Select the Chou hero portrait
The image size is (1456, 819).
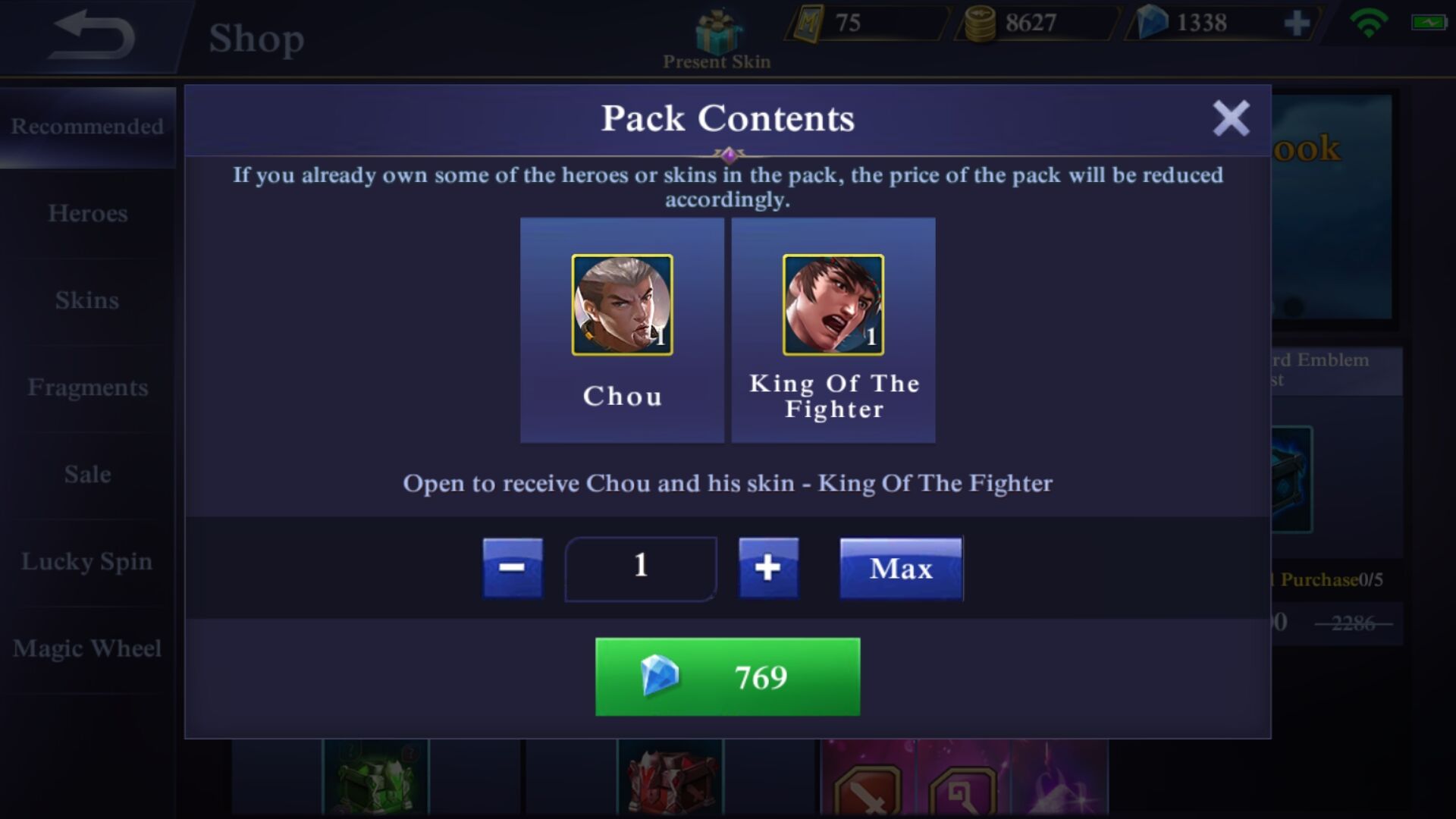622,305
